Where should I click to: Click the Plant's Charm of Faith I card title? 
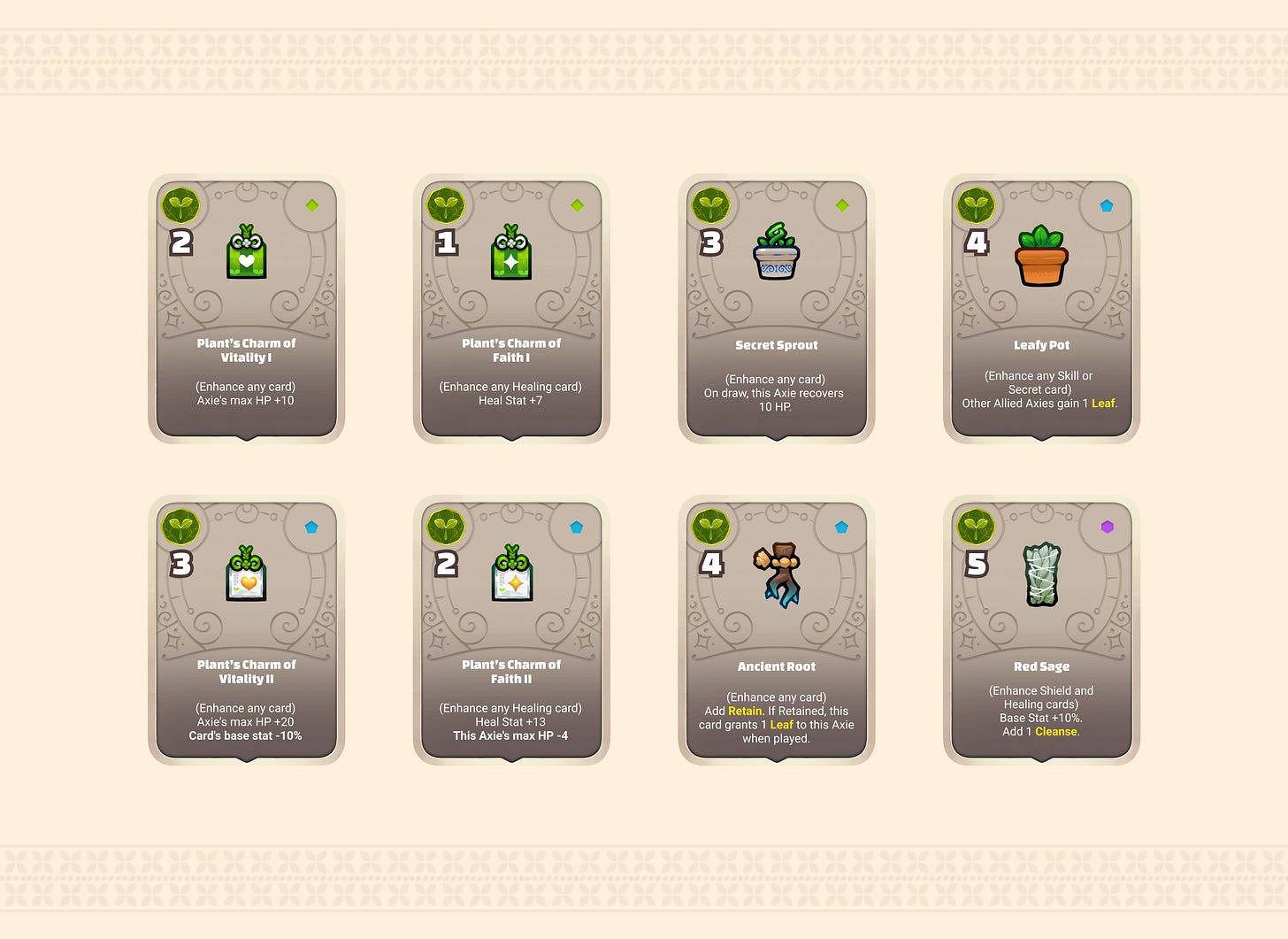point(510,350)
